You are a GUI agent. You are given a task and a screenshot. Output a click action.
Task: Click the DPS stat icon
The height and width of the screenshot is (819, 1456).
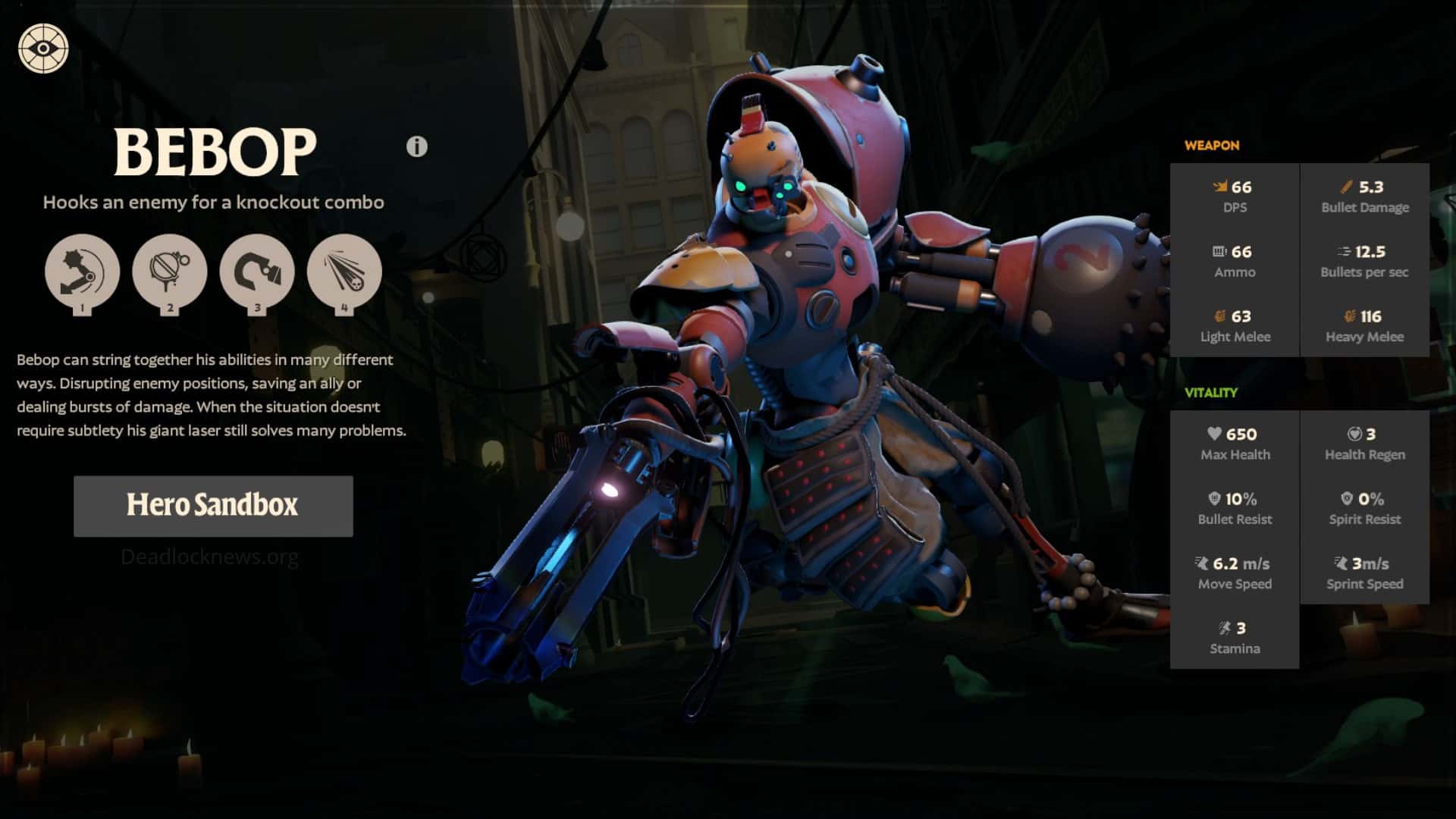pyautogui.click(x=1219, y=187)
